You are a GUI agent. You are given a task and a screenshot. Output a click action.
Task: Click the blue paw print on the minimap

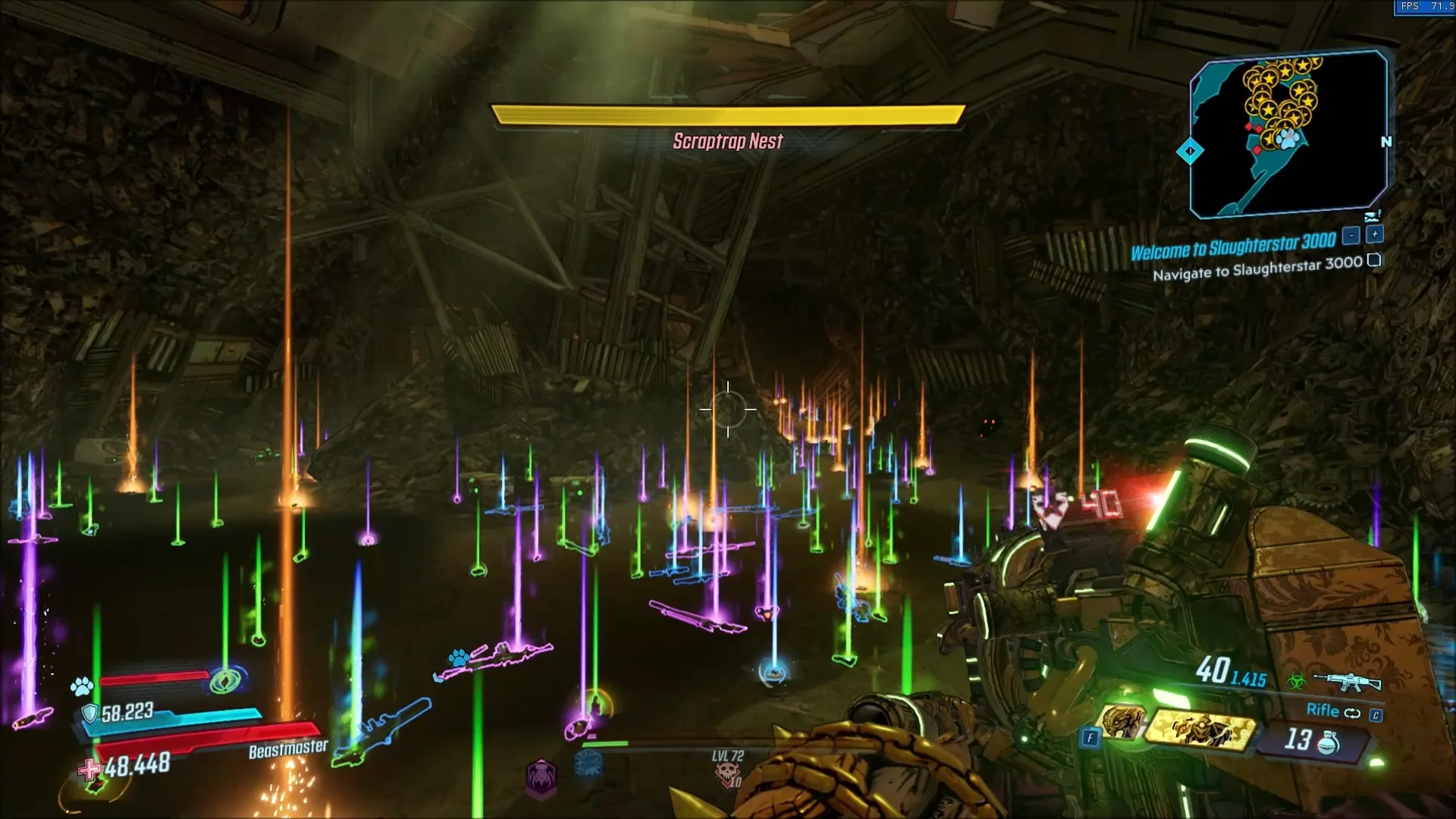click(1288, 138)
